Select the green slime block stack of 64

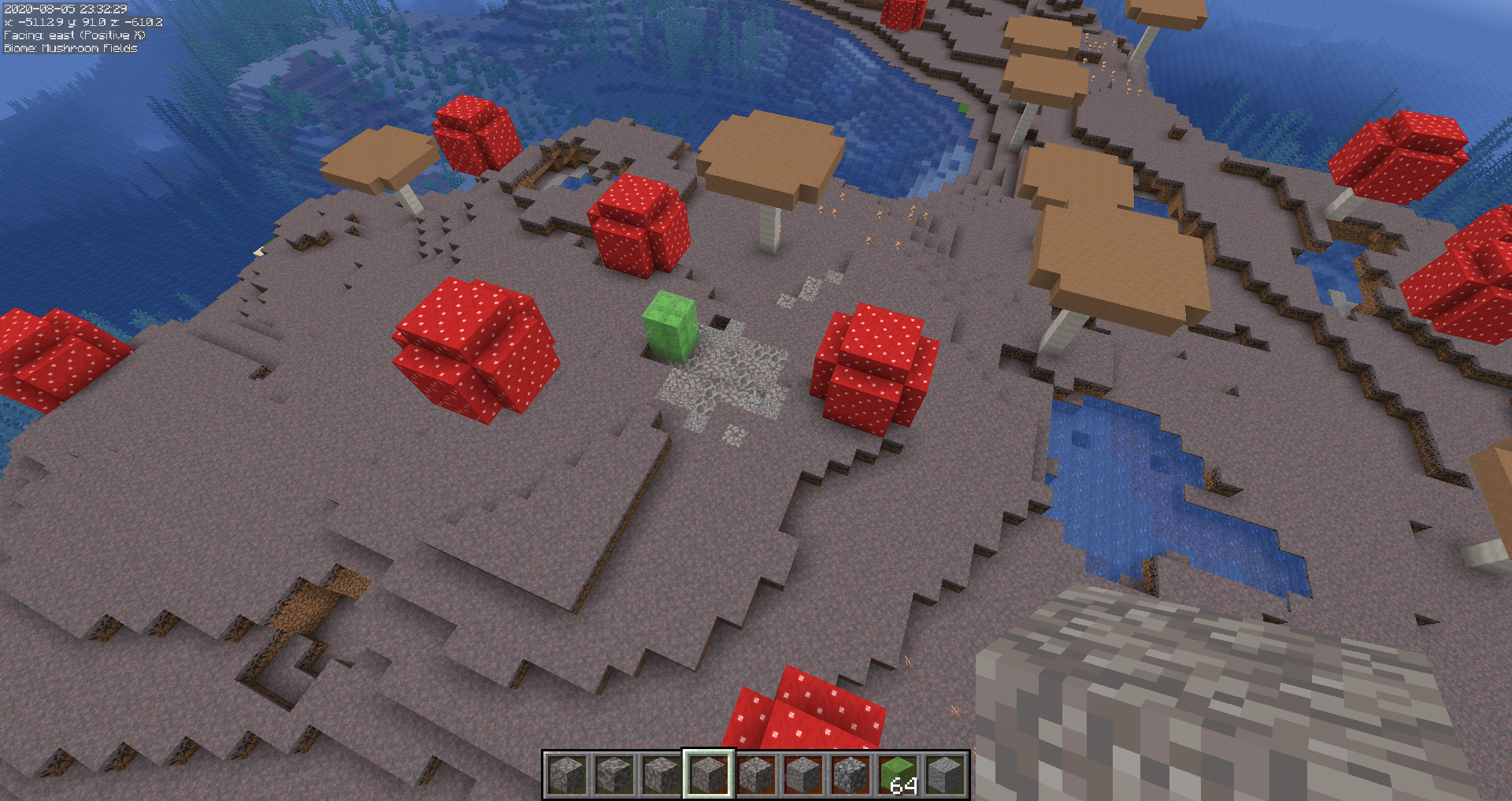(897, 774)
